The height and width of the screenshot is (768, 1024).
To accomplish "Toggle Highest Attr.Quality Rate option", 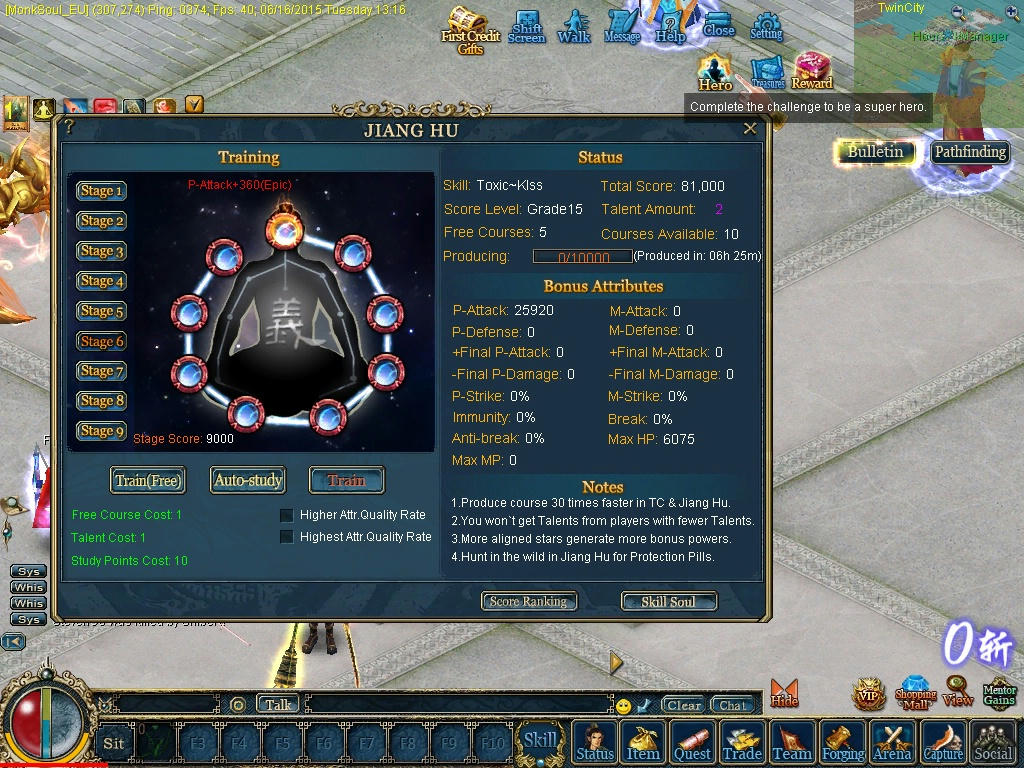I will (287, 537).
